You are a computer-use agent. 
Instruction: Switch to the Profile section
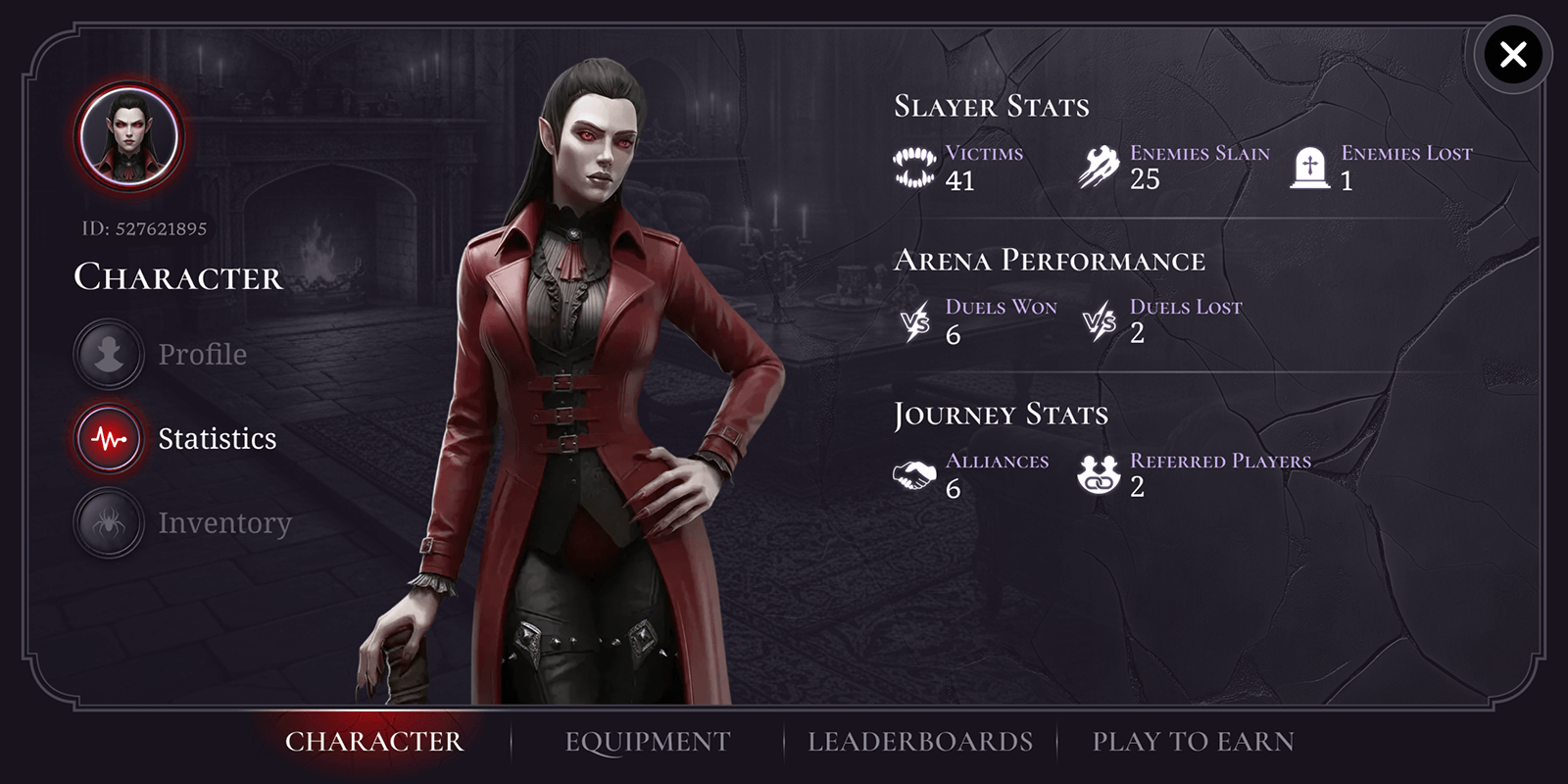pyautogui.click(x=201, y=354)
